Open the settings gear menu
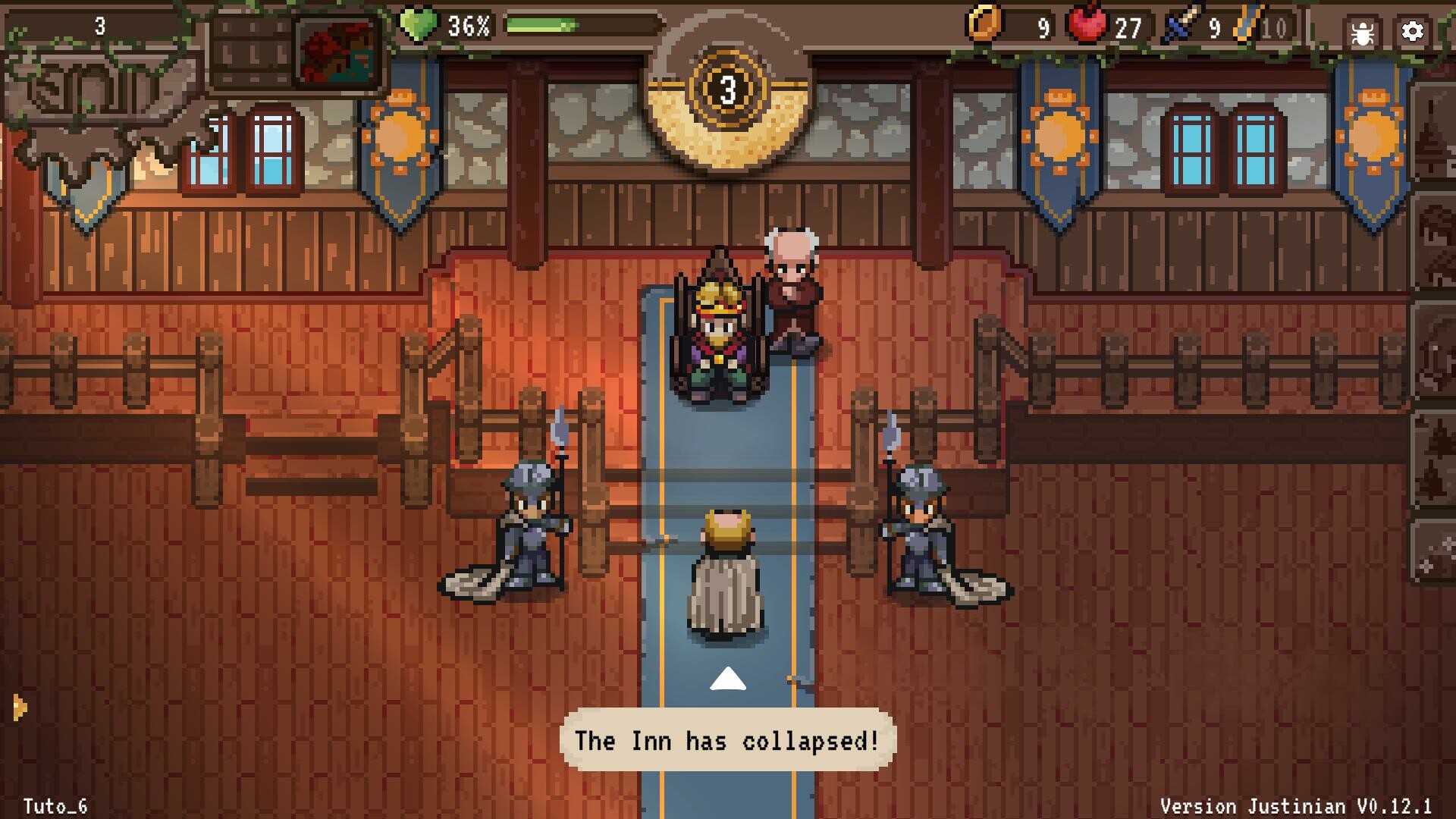 [x=1412, y=31]
